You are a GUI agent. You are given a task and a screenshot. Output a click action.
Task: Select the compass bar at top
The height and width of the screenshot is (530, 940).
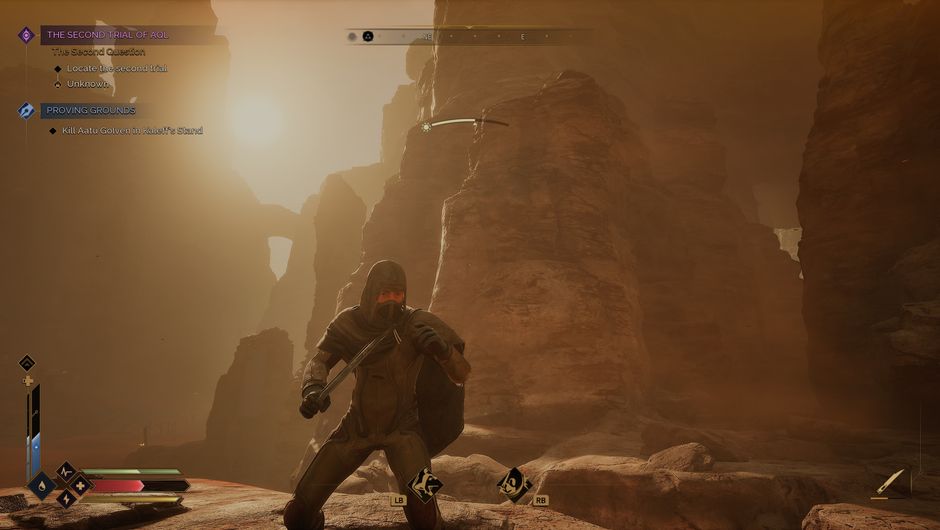point(470,36)
